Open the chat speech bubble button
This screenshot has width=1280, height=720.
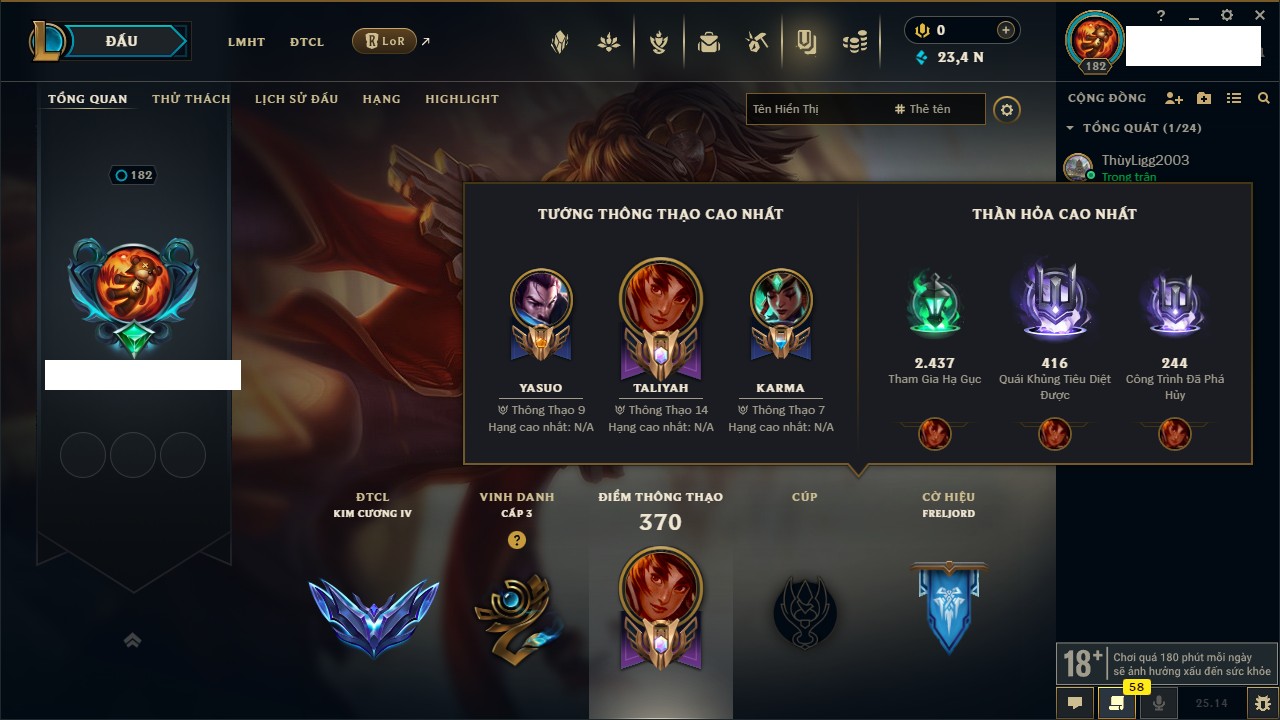tap(1075, 703)
